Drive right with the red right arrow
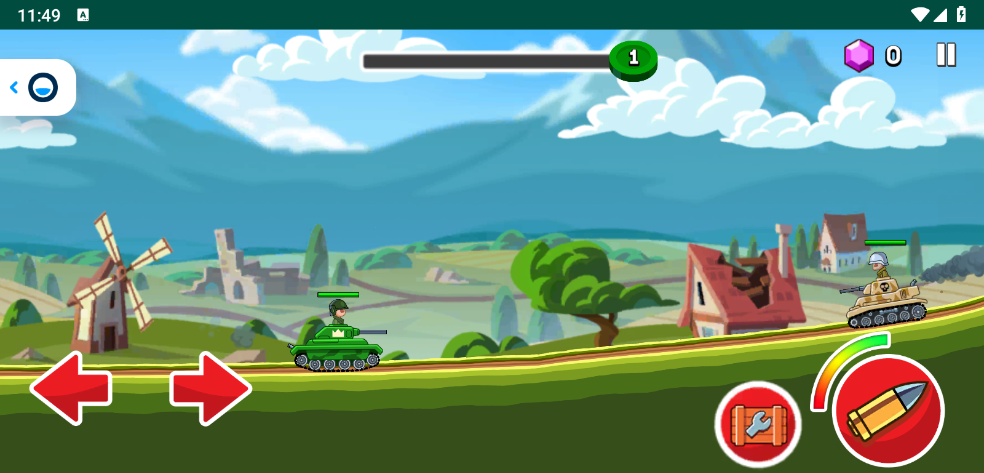Image resolution: width=984 pixels, height=473 pixels. tap(210, 388)
